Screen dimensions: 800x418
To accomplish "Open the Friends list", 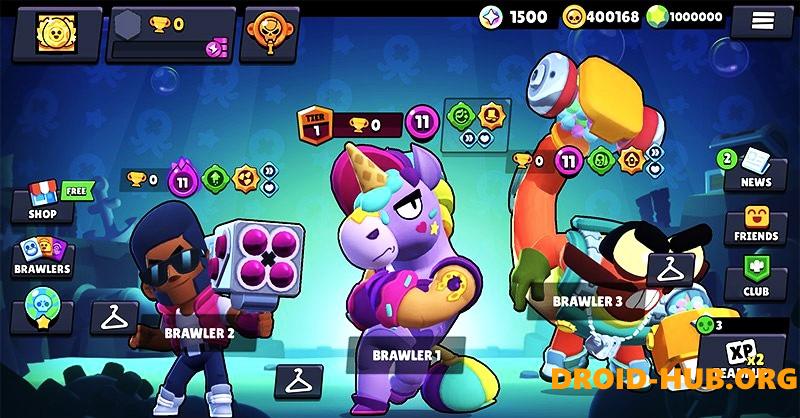I will [755, 225].
